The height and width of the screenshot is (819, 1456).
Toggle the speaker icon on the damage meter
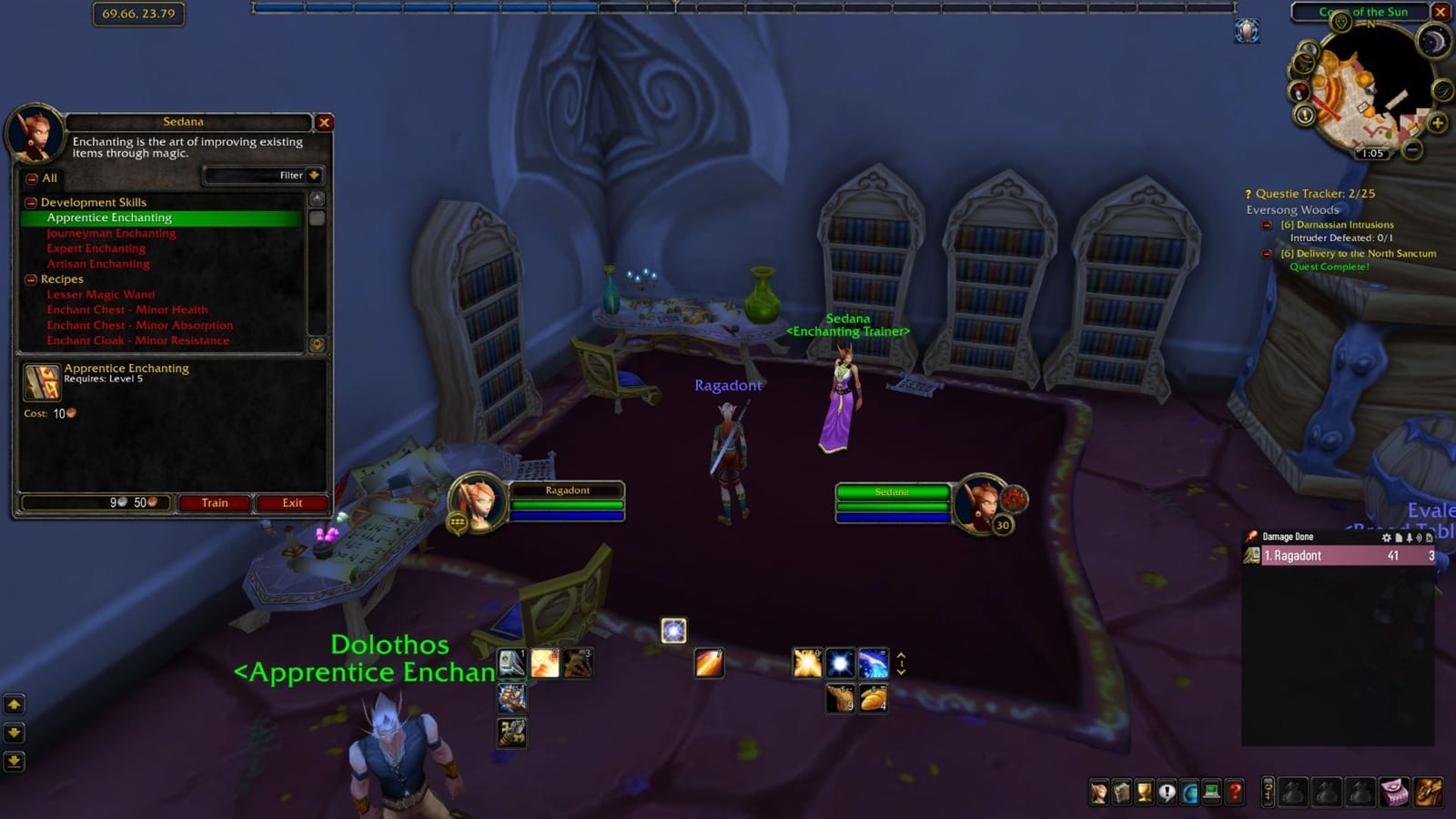[x=1420, y=537]
